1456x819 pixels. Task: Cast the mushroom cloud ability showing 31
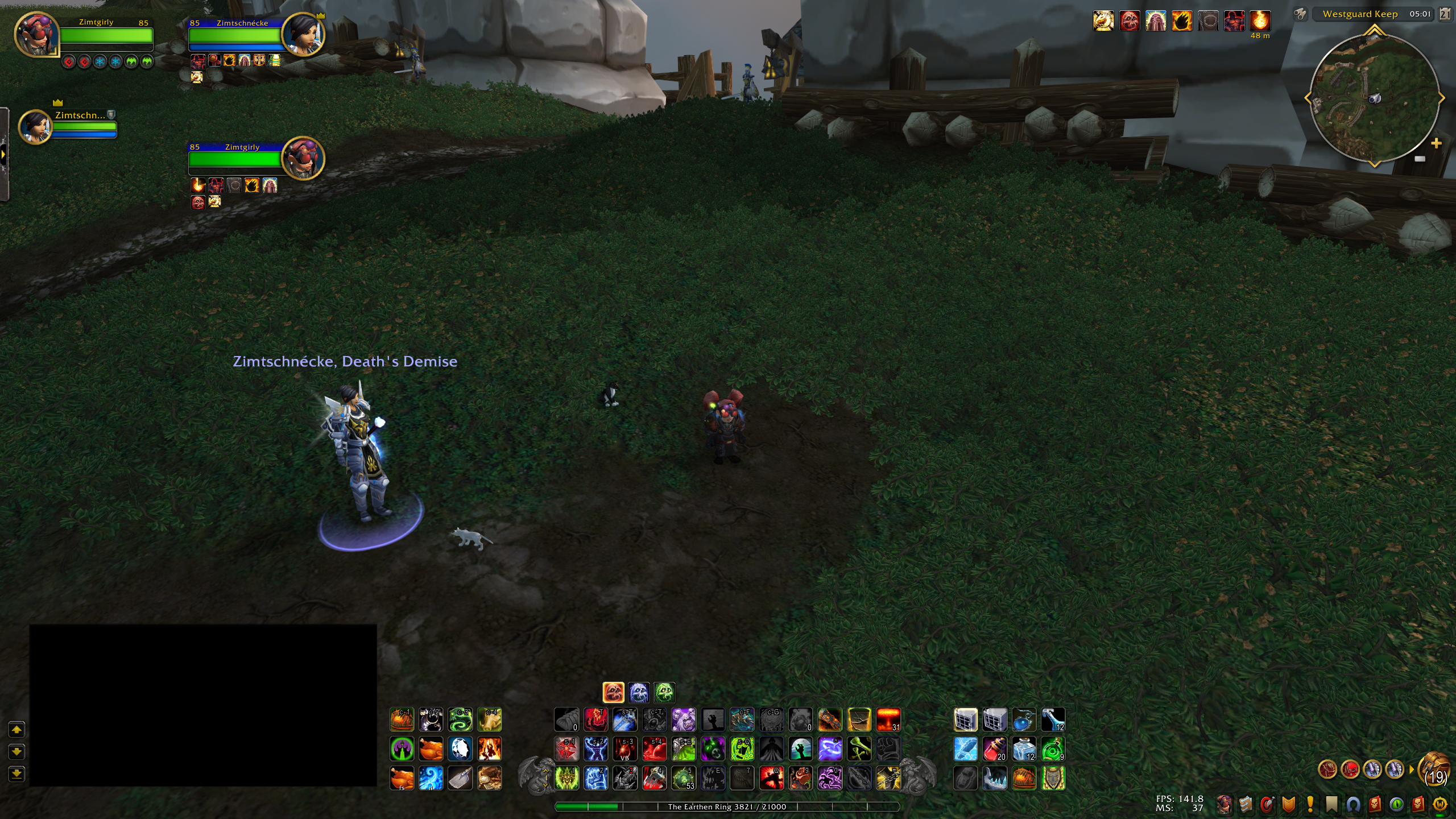888,719
